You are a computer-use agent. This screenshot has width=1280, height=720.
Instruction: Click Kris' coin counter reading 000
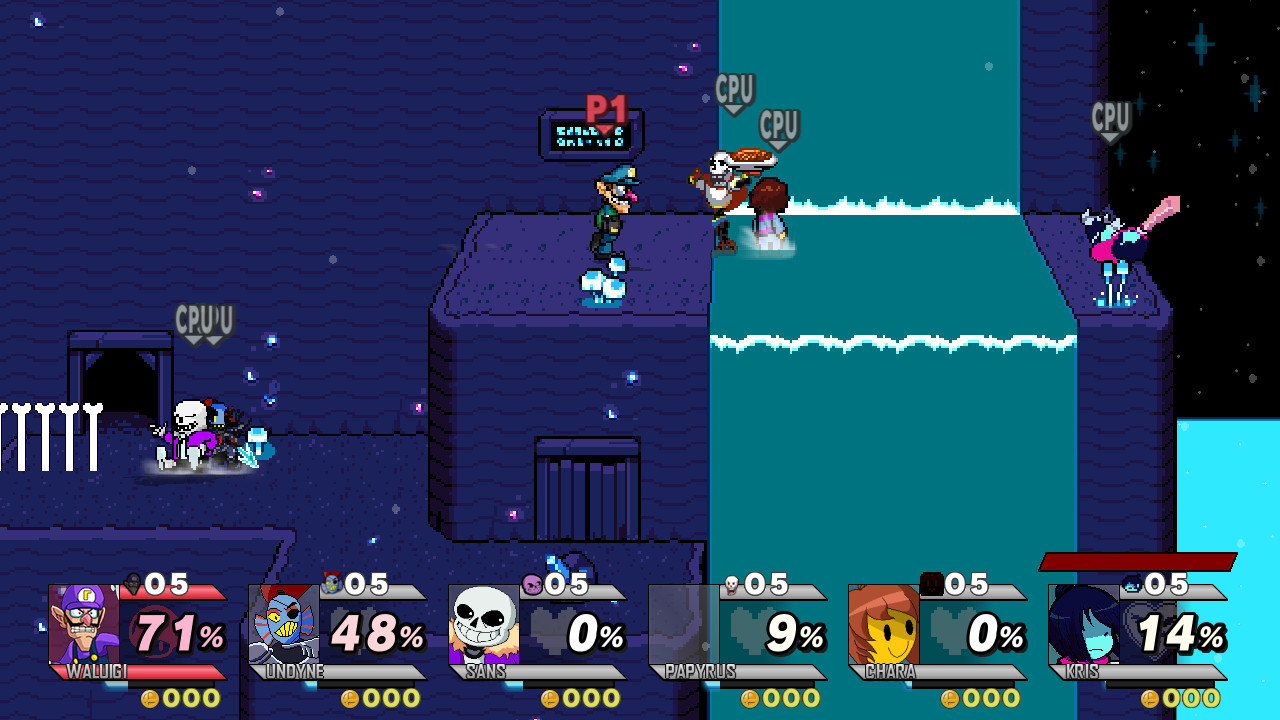pyautogui.click(x=1190, y=700)
